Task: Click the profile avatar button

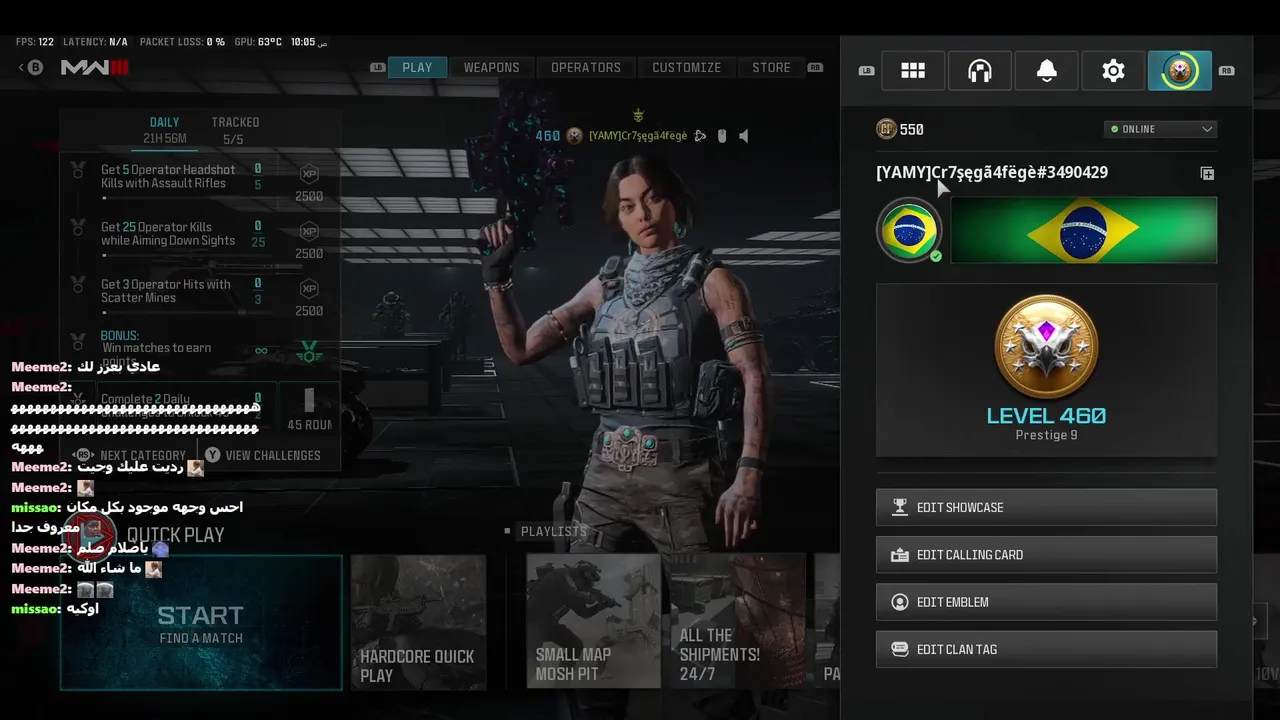Action: point(1180,71)
